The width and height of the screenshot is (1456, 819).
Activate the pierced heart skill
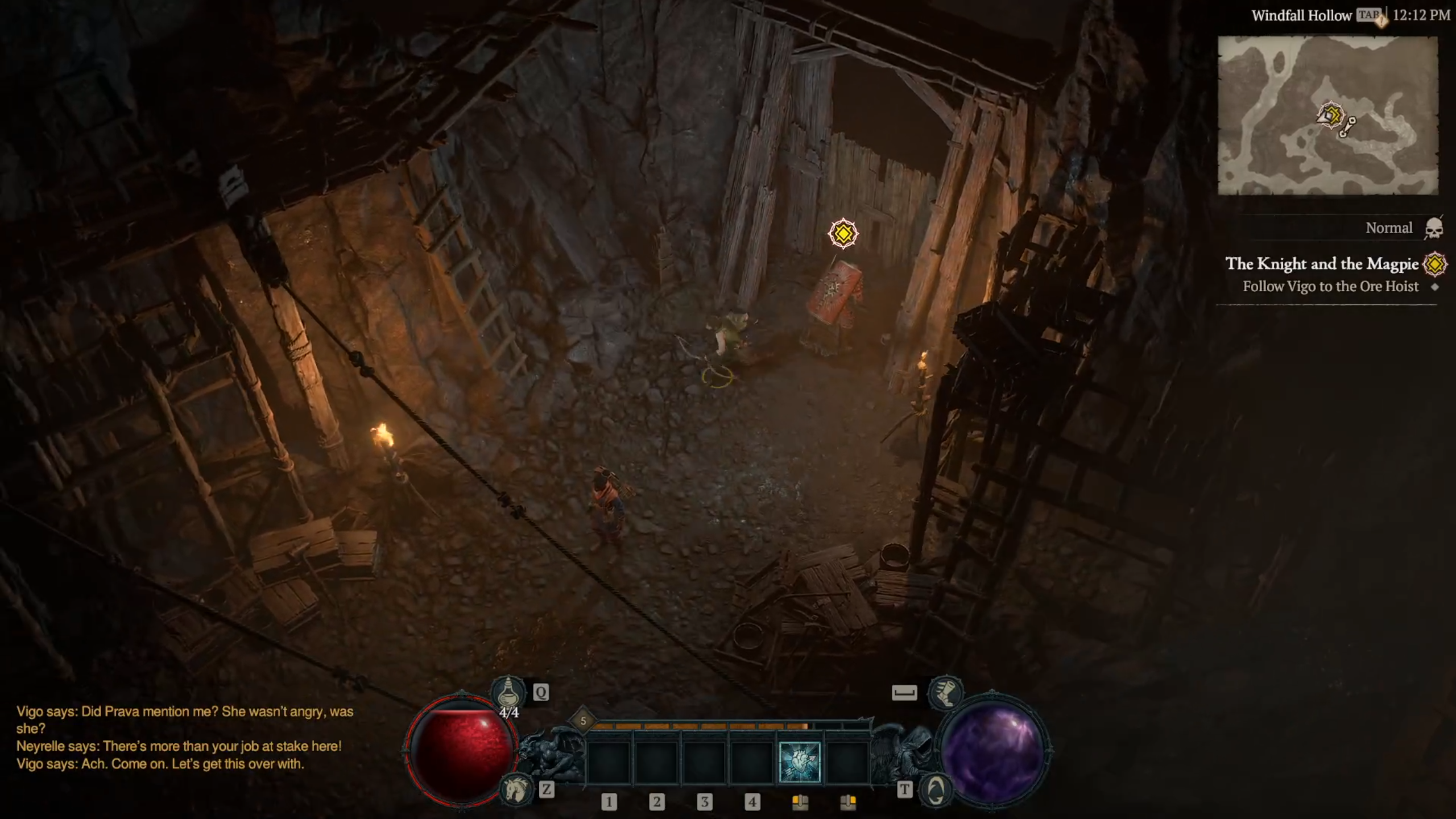point(799,762)
